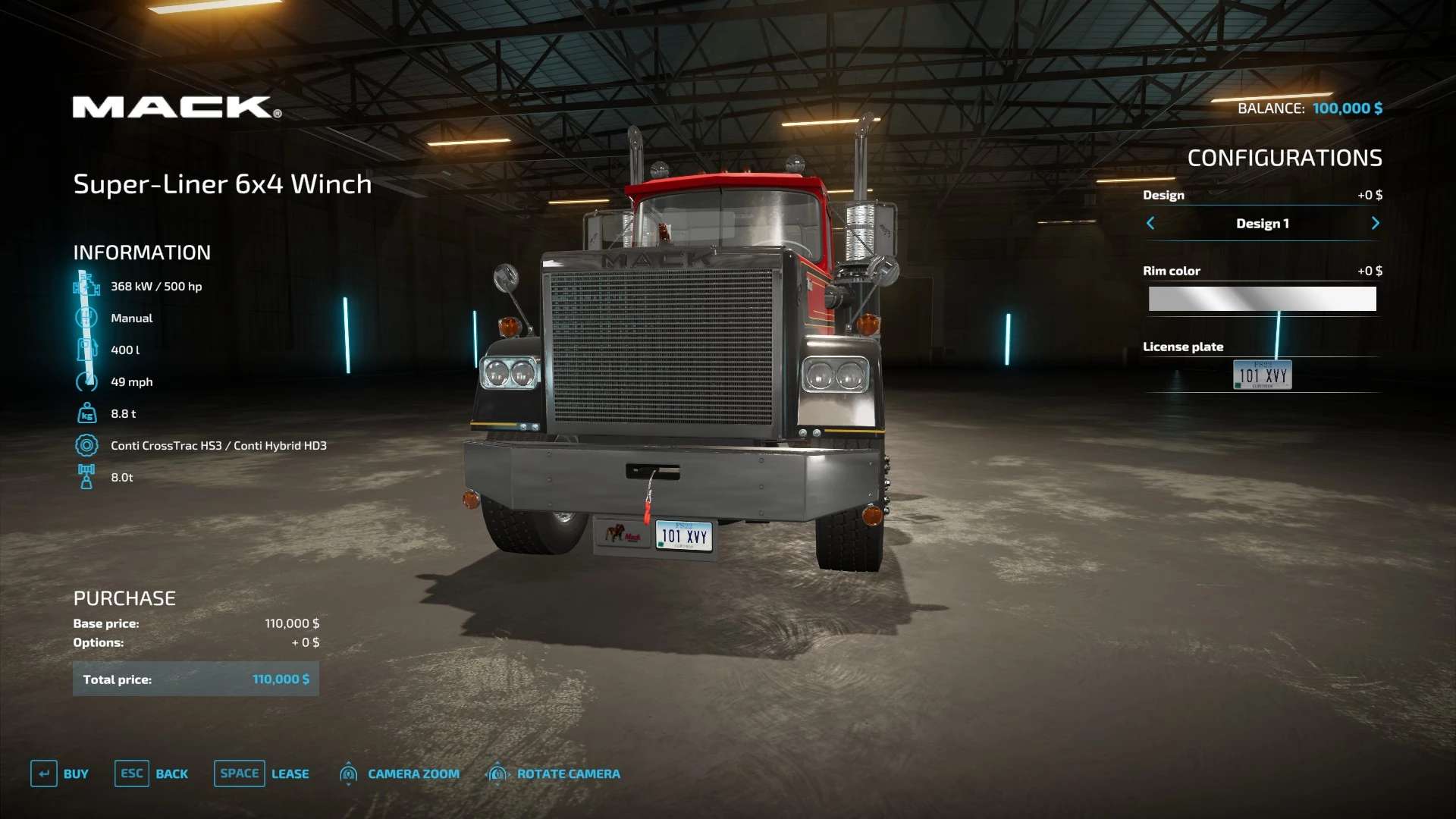Buy the Super-Liner truck

point(60,773)
